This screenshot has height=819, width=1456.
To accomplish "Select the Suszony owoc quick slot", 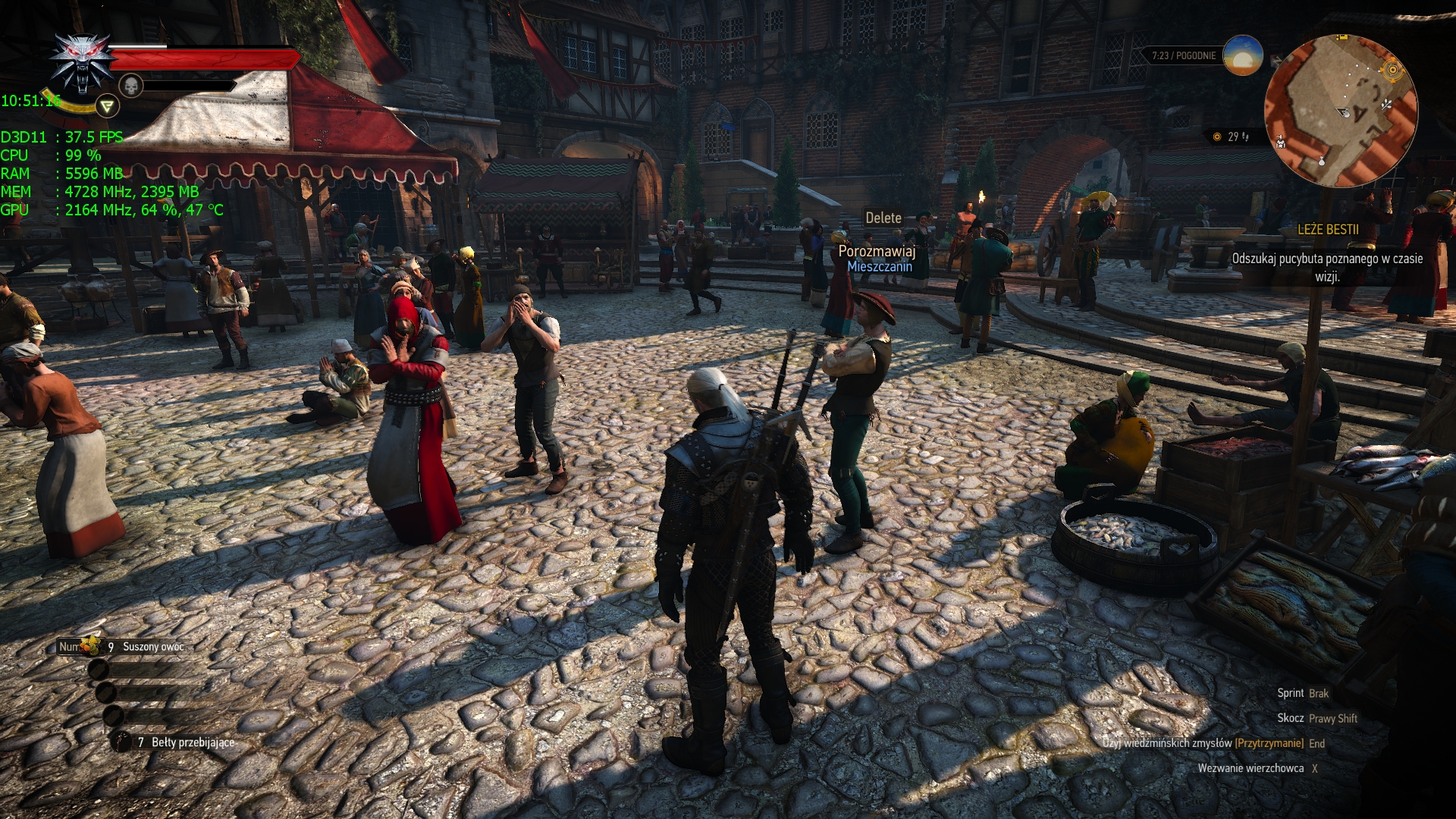I will [152, 647].
